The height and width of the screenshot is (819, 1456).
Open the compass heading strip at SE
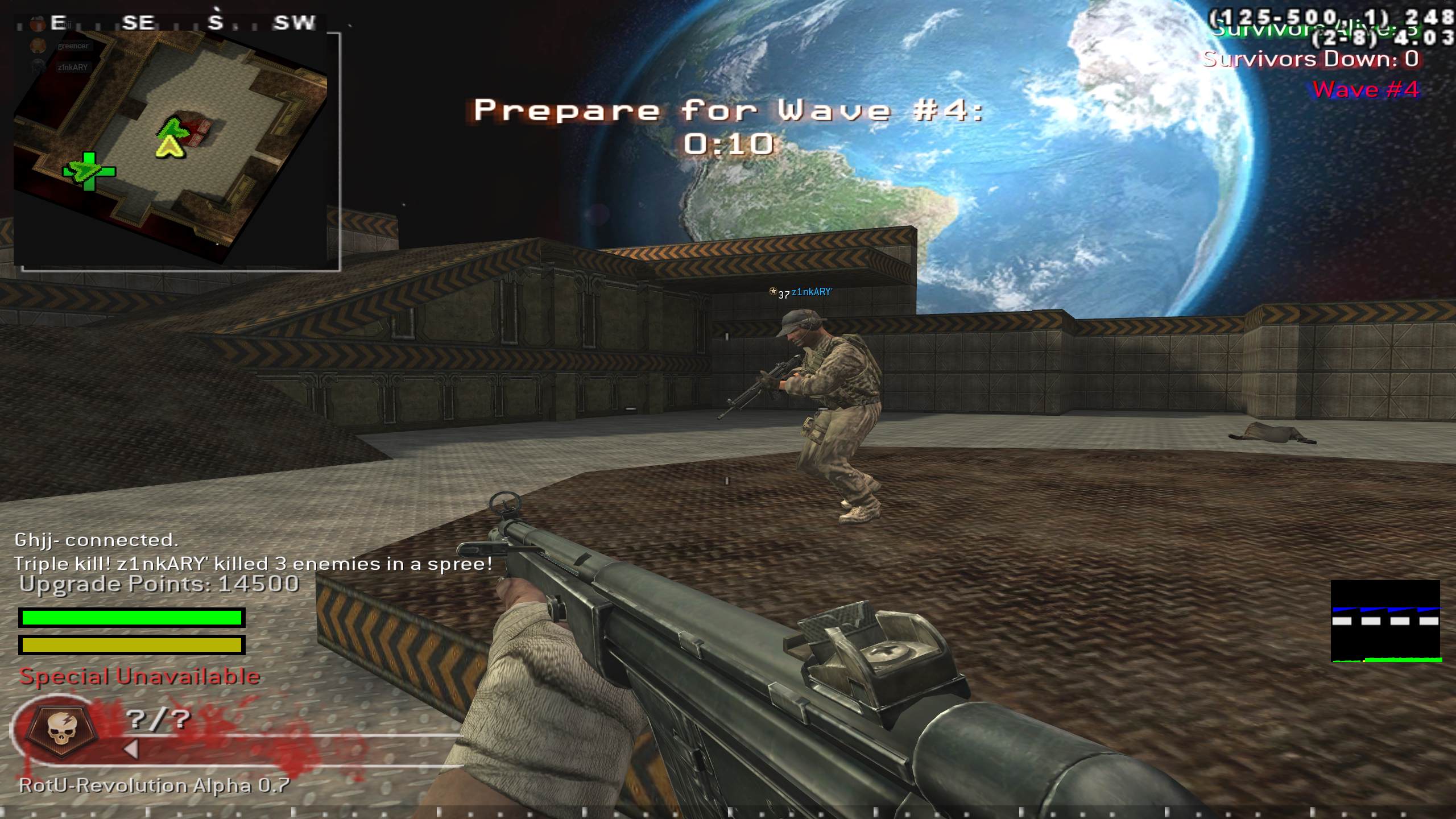point(139,22)
